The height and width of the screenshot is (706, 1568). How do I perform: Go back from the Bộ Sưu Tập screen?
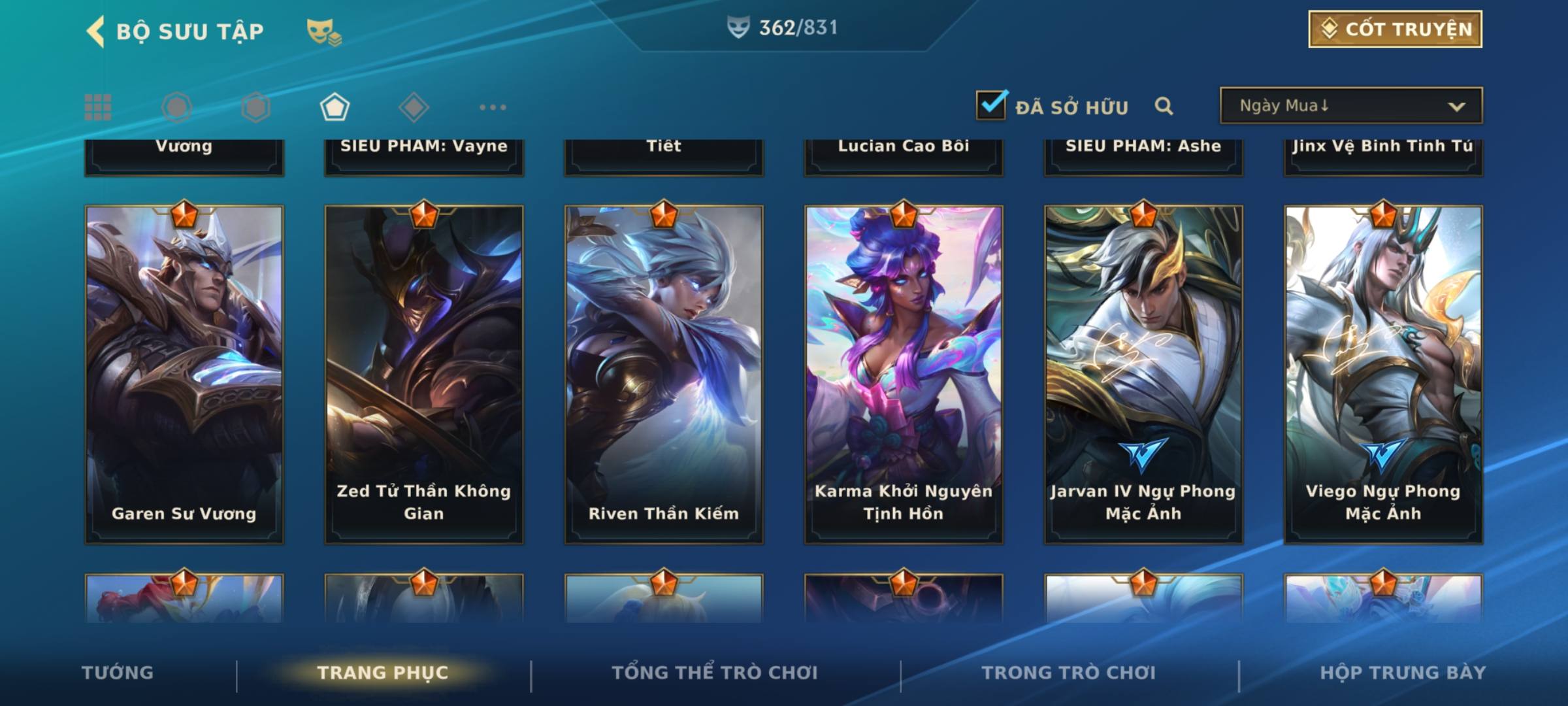coord(96,31)
